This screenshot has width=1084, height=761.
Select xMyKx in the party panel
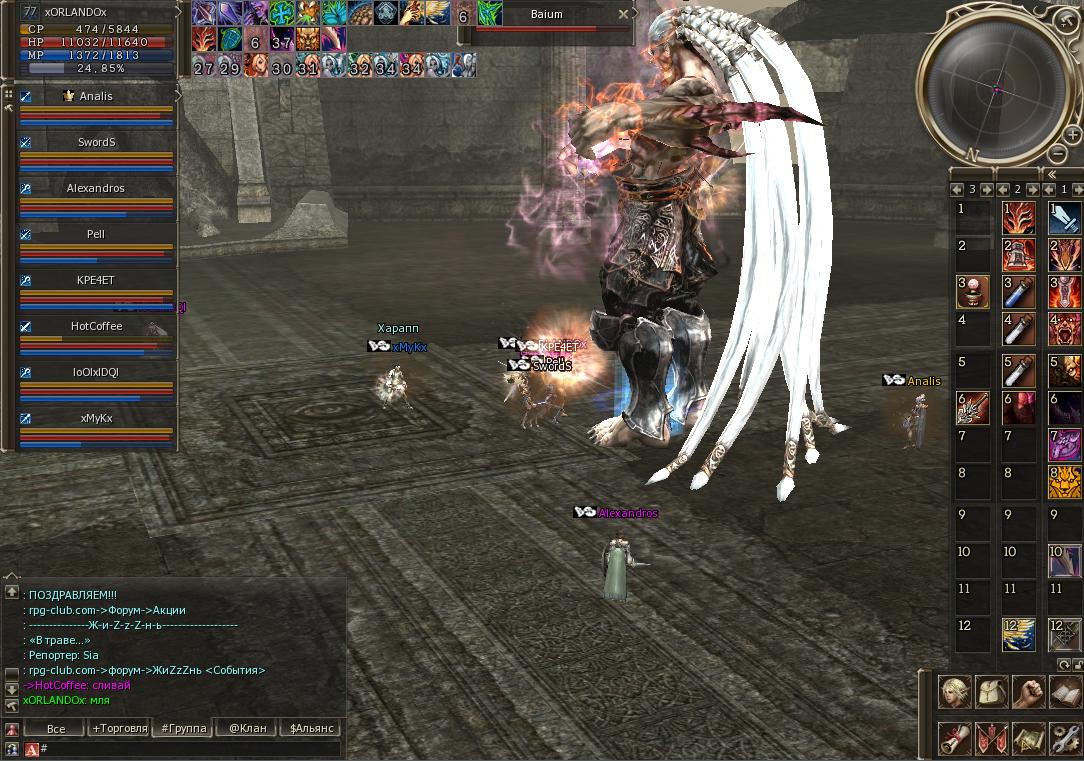[96, 419]
